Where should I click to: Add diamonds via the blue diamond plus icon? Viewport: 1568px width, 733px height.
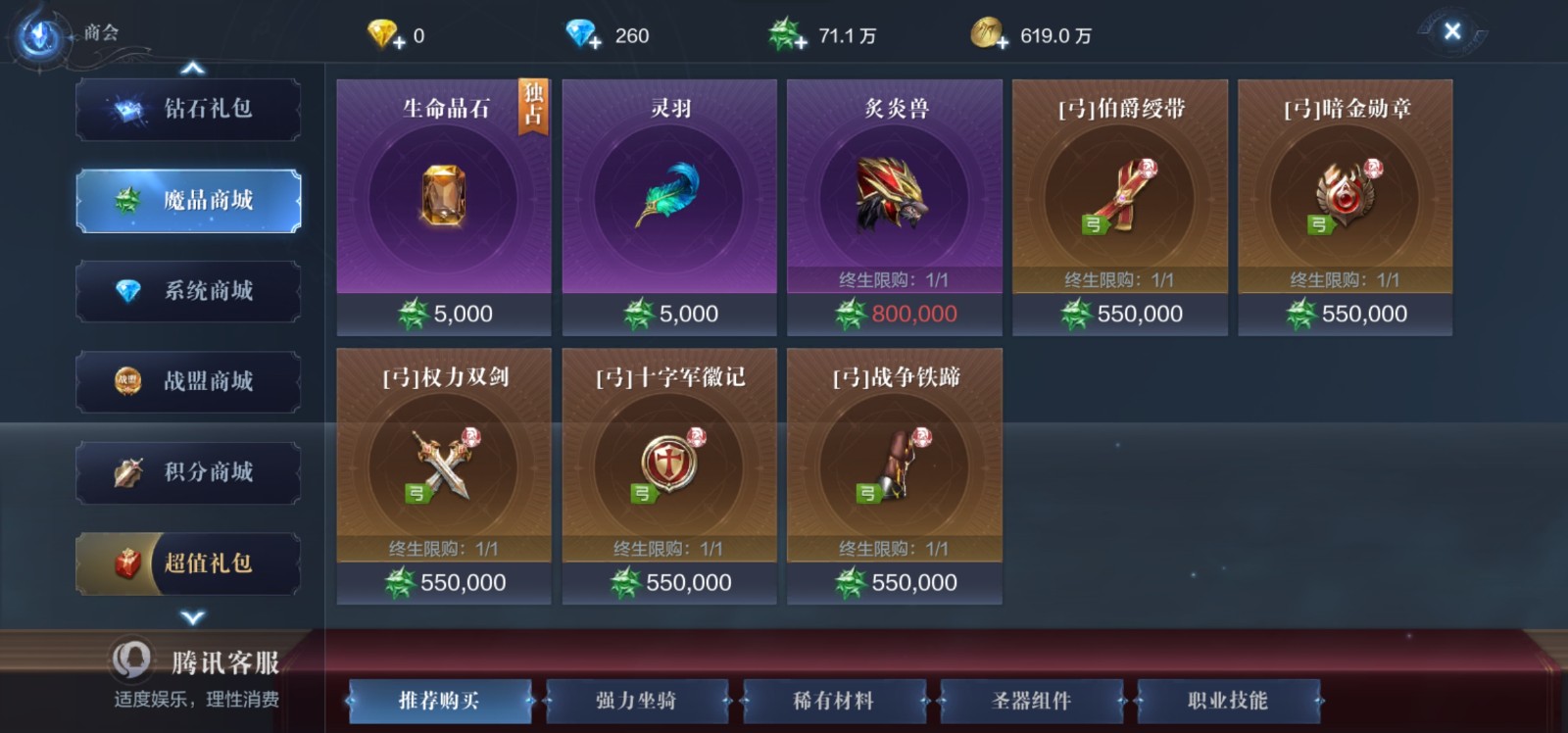pos(595,35)
